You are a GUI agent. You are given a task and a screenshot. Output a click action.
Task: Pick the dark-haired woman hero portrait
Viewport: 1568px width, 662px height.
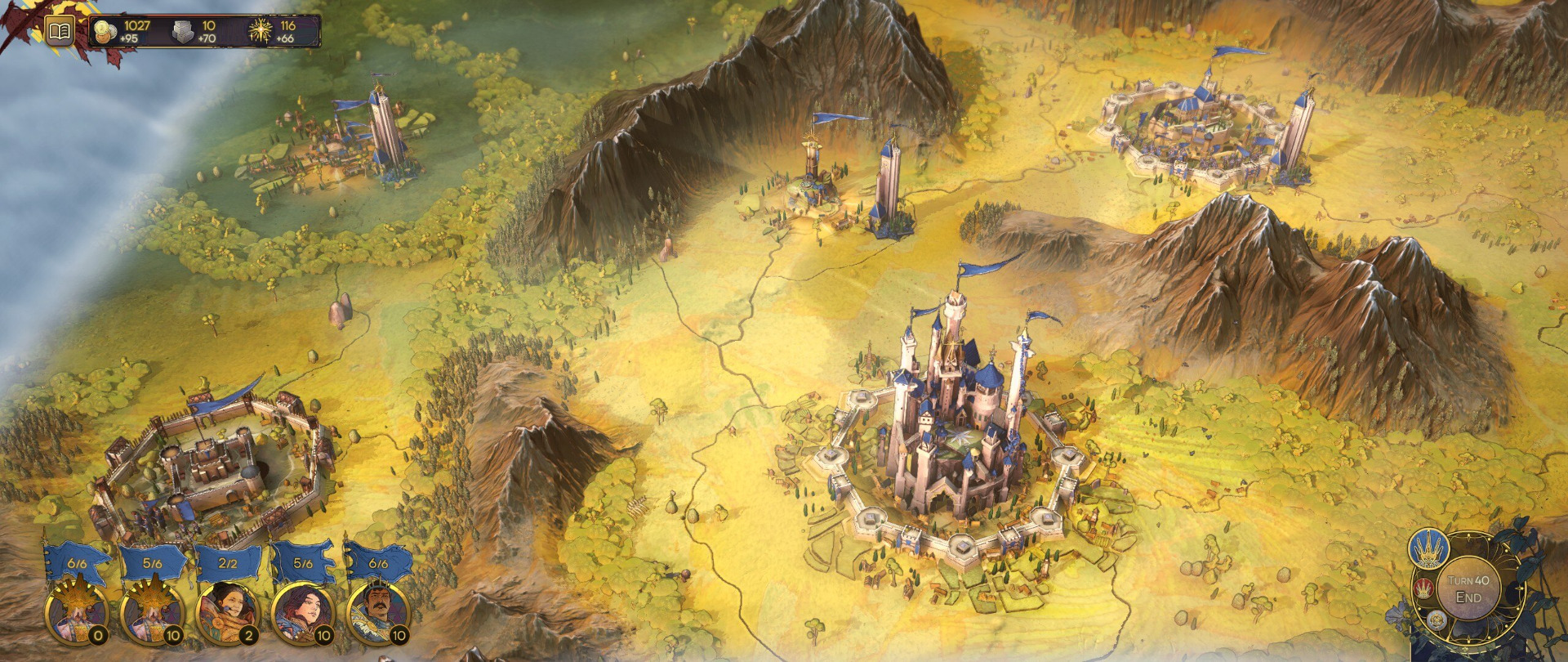pyautogui.click(x=301, y=613)
